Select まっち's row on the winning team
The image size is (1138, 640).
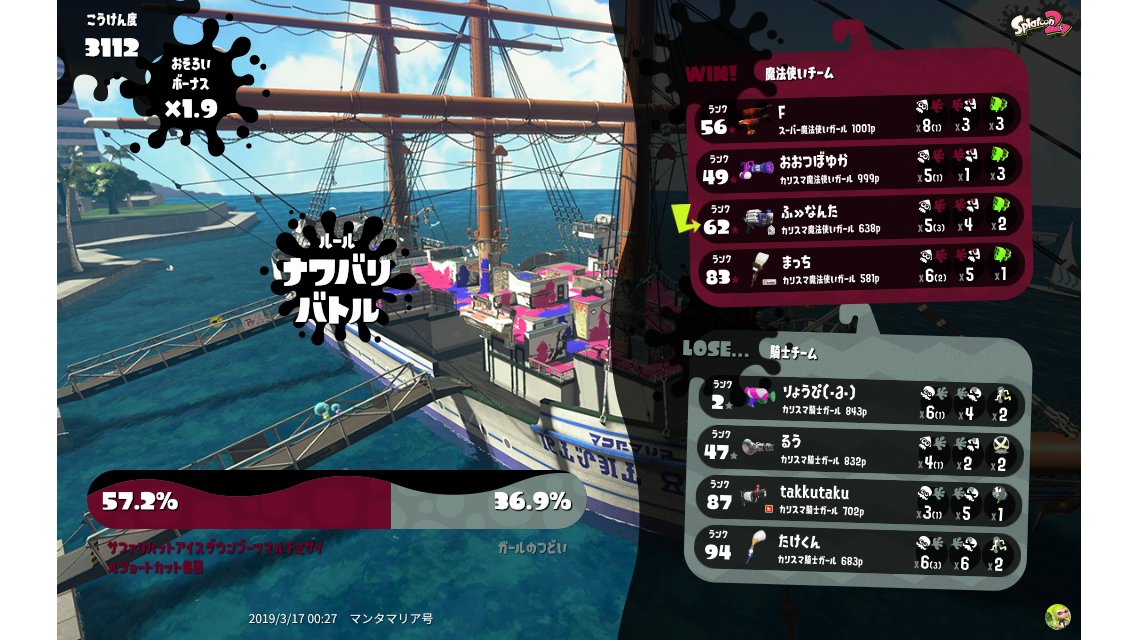tap(858, 270)
